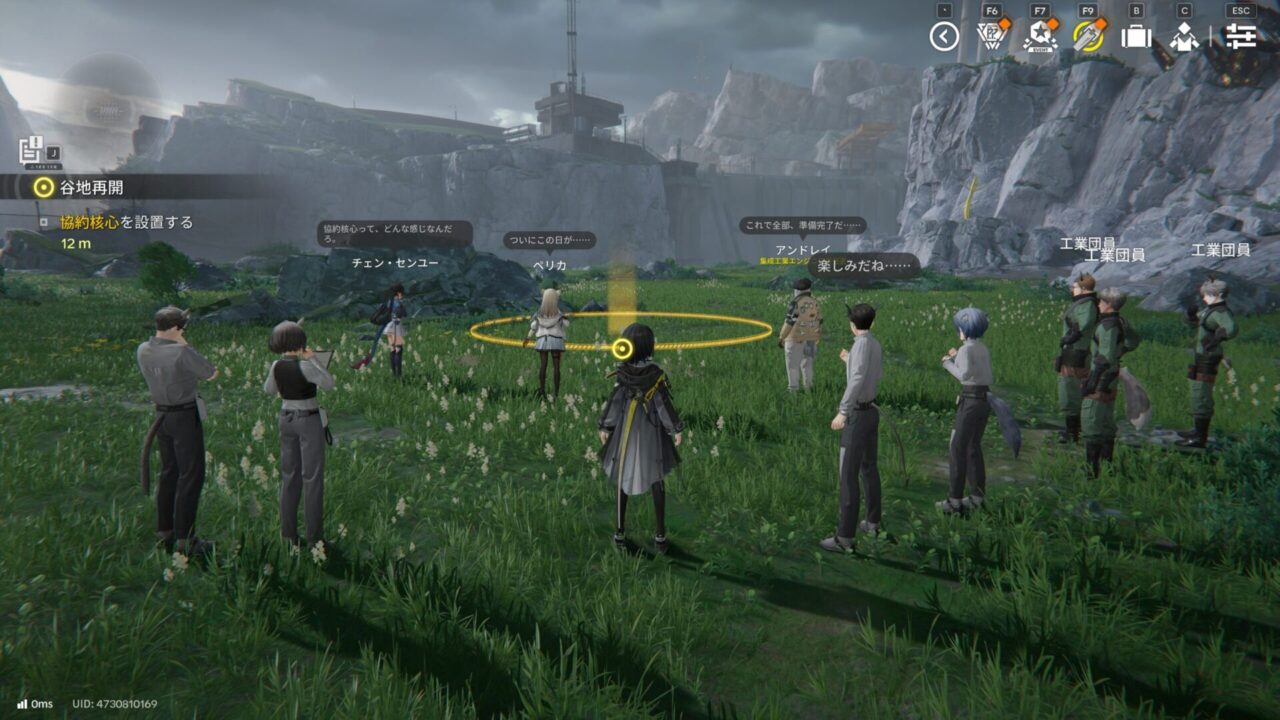Open the mission log document icon
The width and height of the screenshot is (1280, 720).
pos(30,150)
